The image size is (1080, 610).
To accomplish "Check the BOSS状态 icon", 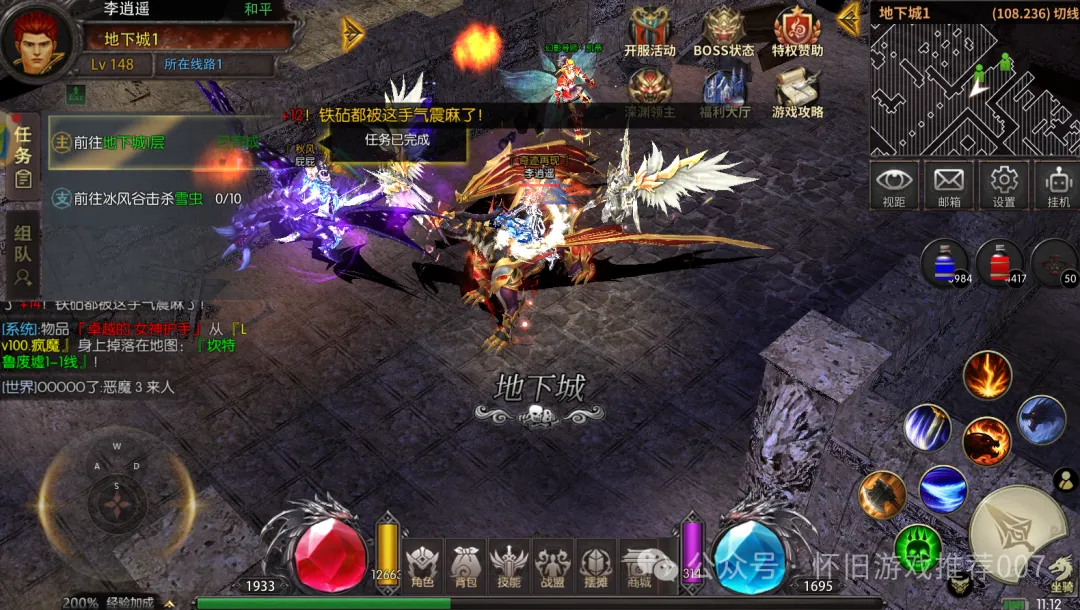I will [x=724, y=32].
